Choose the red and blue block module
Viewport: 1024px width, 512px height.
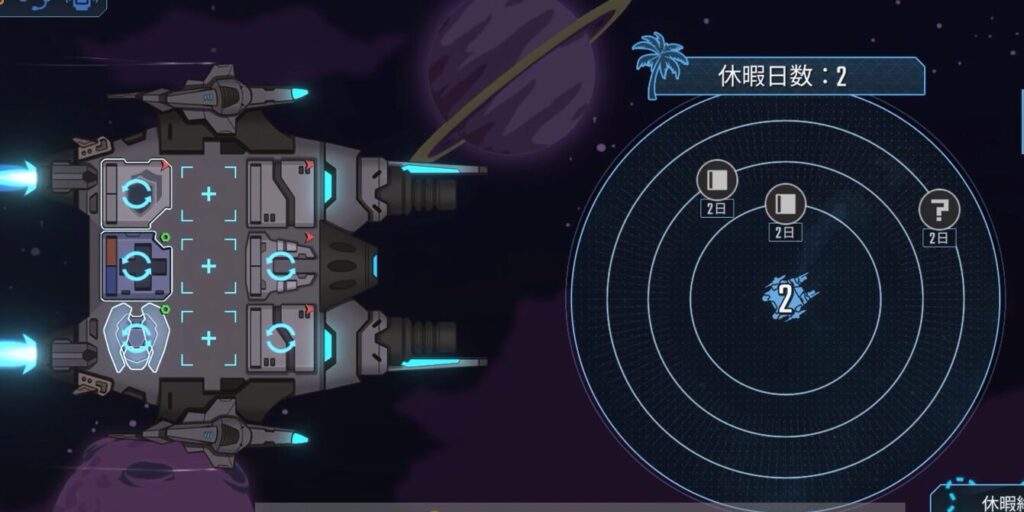point(136,265)
